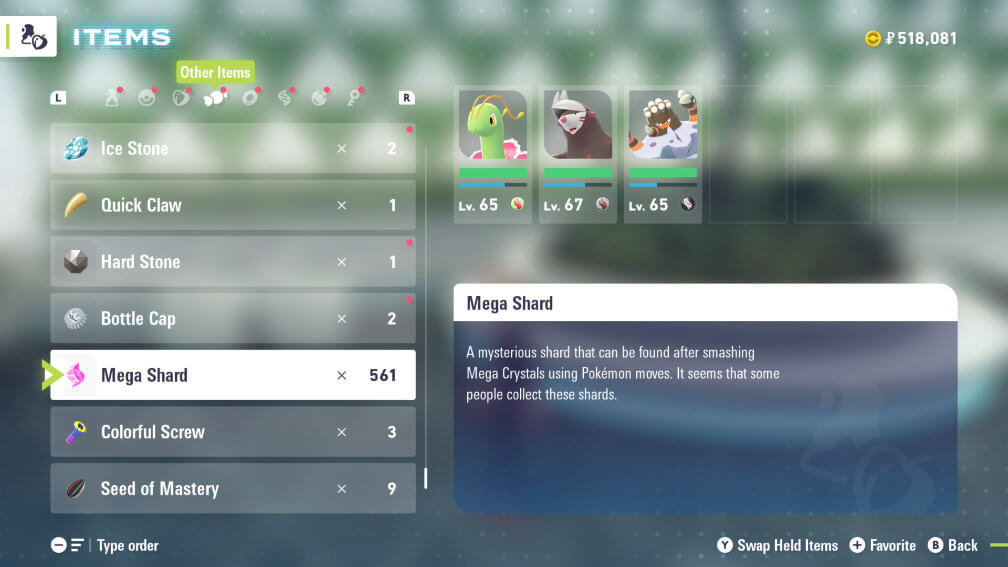This screenshot has height=567, width=1008.
Task: Choose the Level 65 Hariyama party member
Action: click(x=662, y=153)
